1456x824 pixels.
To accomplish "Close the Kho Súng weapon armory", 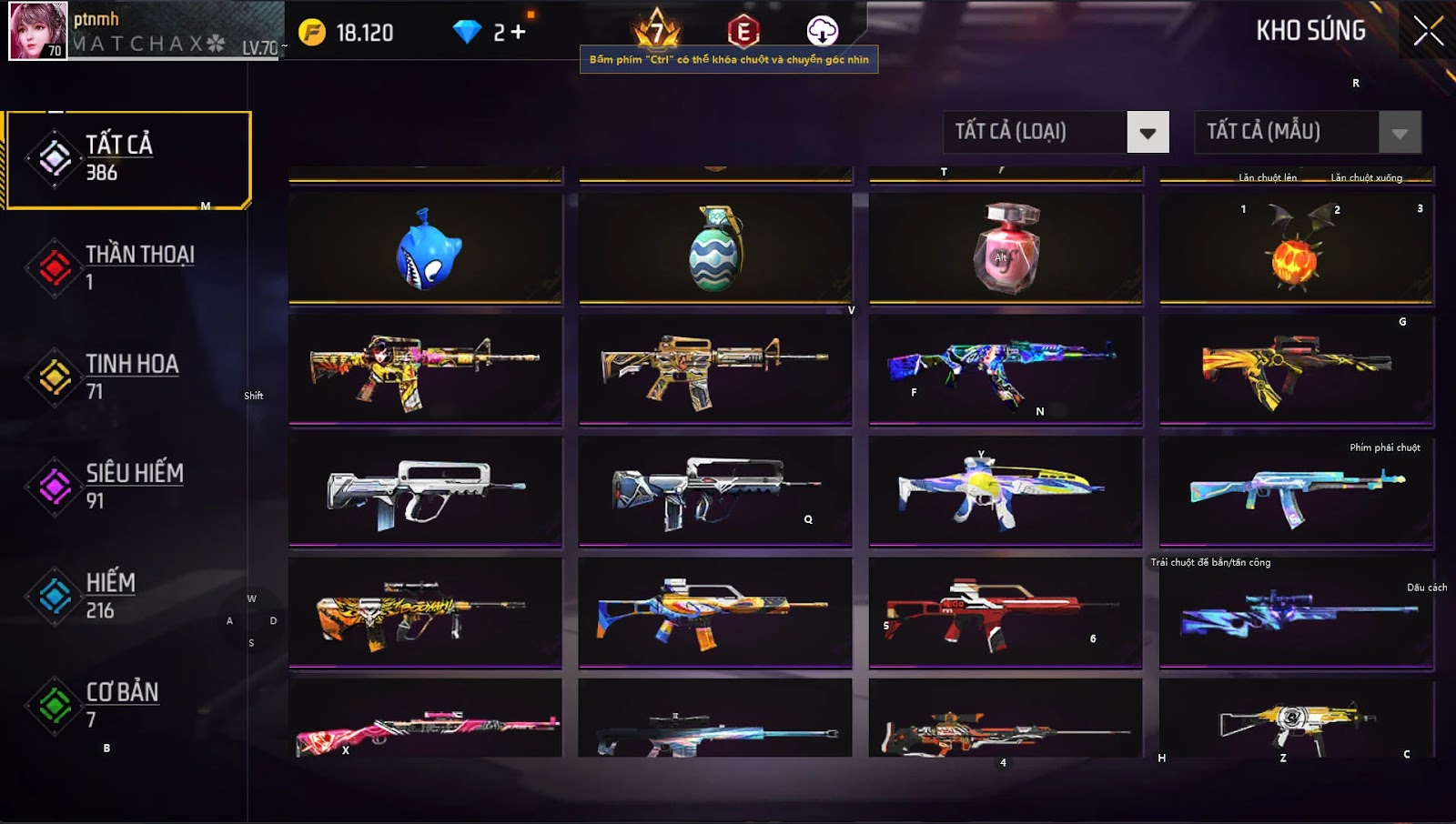I will (x=1428, y=31).
